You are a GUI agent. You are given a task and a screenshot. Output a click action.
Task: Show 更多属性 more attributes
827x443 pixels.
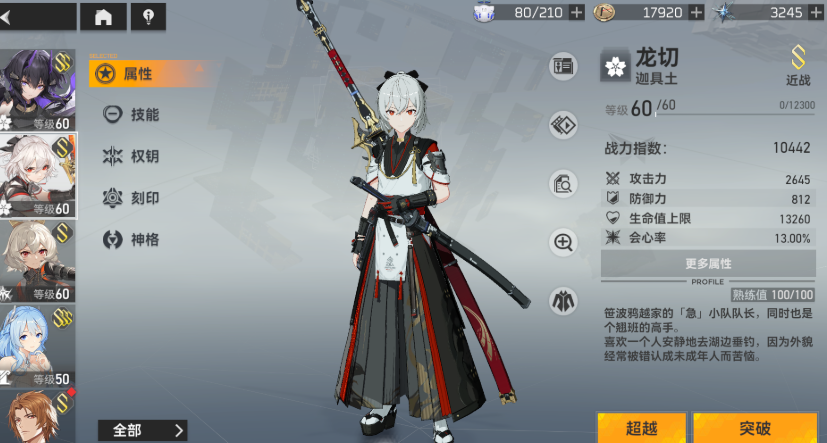[x=708, y=264]
